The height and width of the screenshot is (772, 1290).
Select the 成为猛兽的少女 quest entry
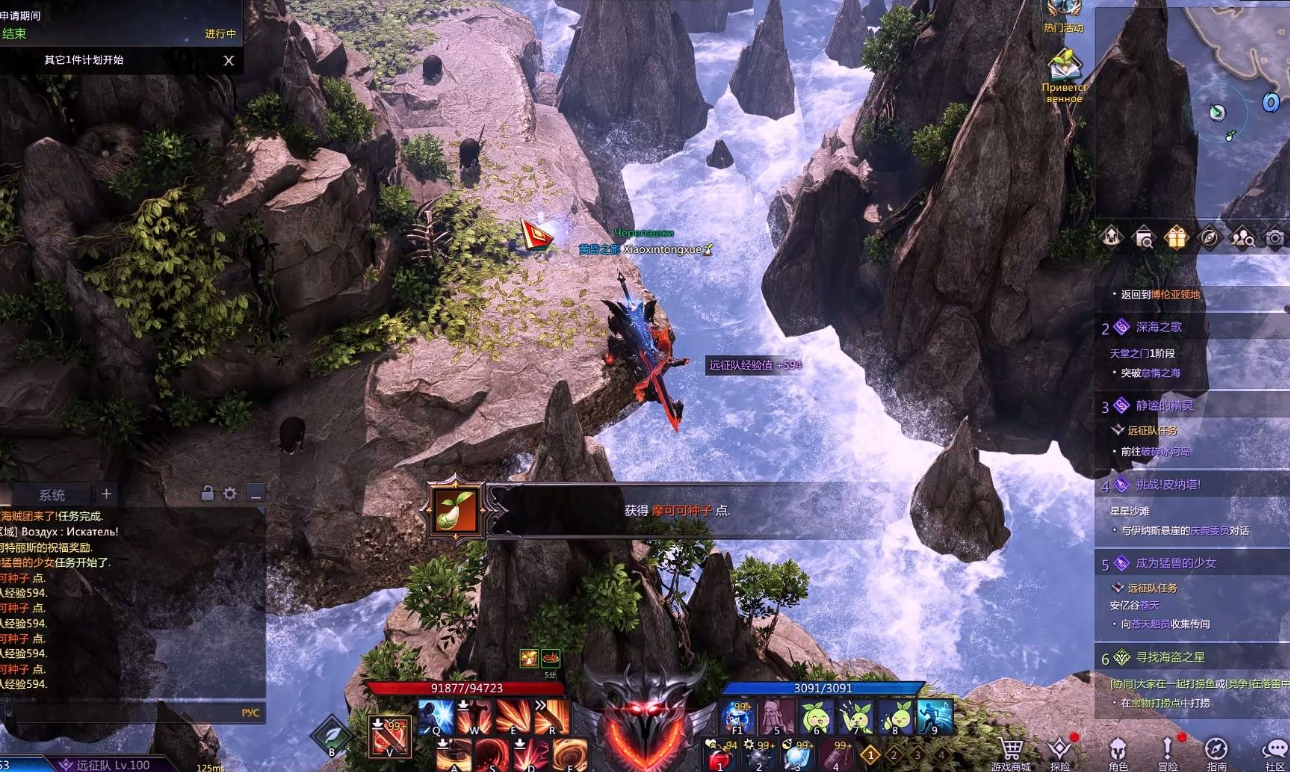pos(1176,563)
